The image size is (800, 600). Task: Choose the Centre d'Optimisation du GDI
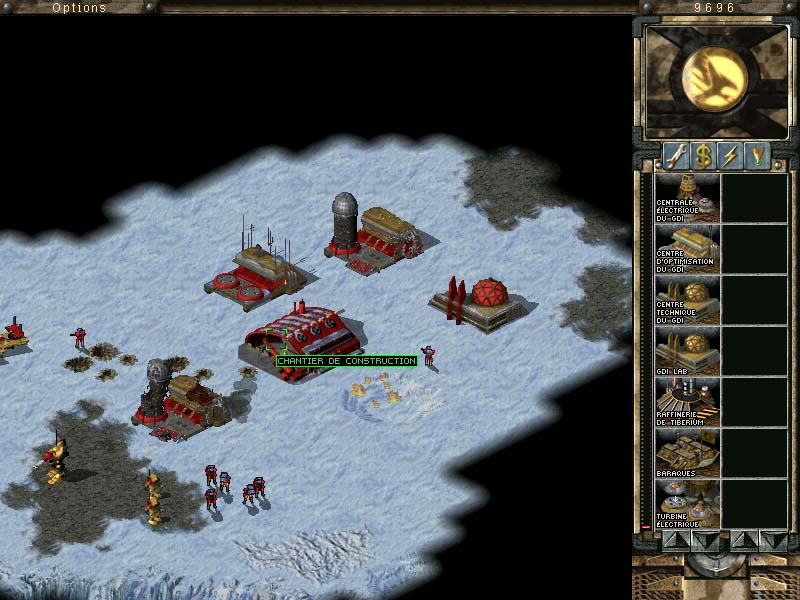point(686,248)
